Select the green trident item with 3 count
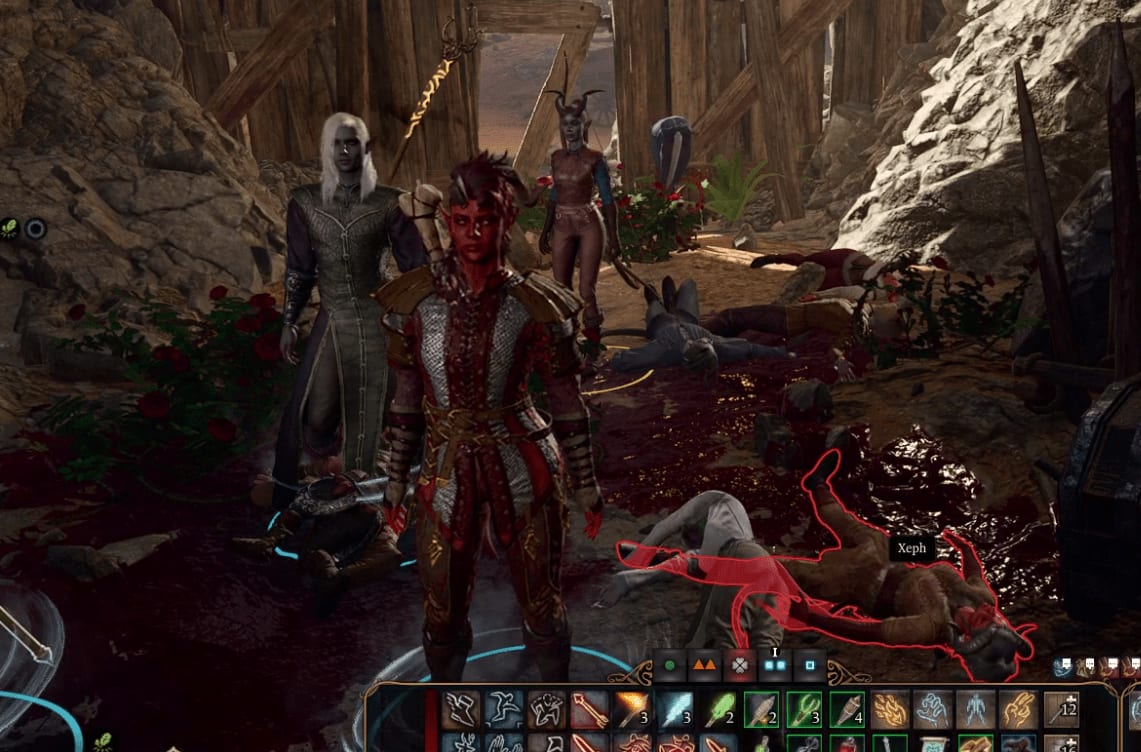Image resolution: width=1141 pixels, height=752 pixels. (x=804, y=709)
